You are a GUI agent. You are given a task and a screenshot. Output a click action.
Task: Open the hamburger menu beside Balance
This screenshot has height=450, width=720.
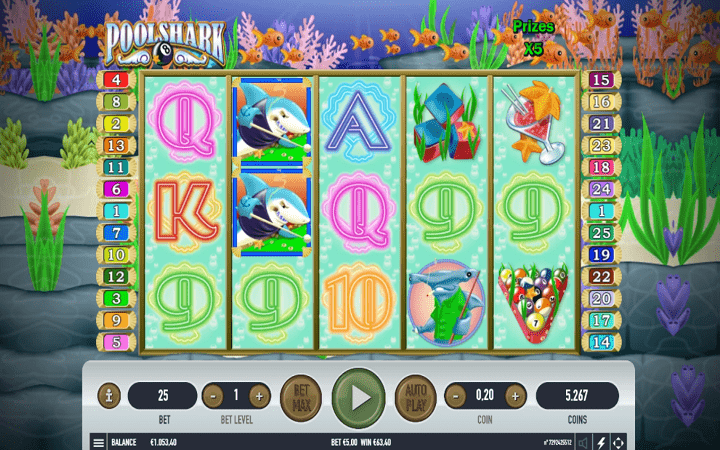pyautogui.click(x=98, y=441)
